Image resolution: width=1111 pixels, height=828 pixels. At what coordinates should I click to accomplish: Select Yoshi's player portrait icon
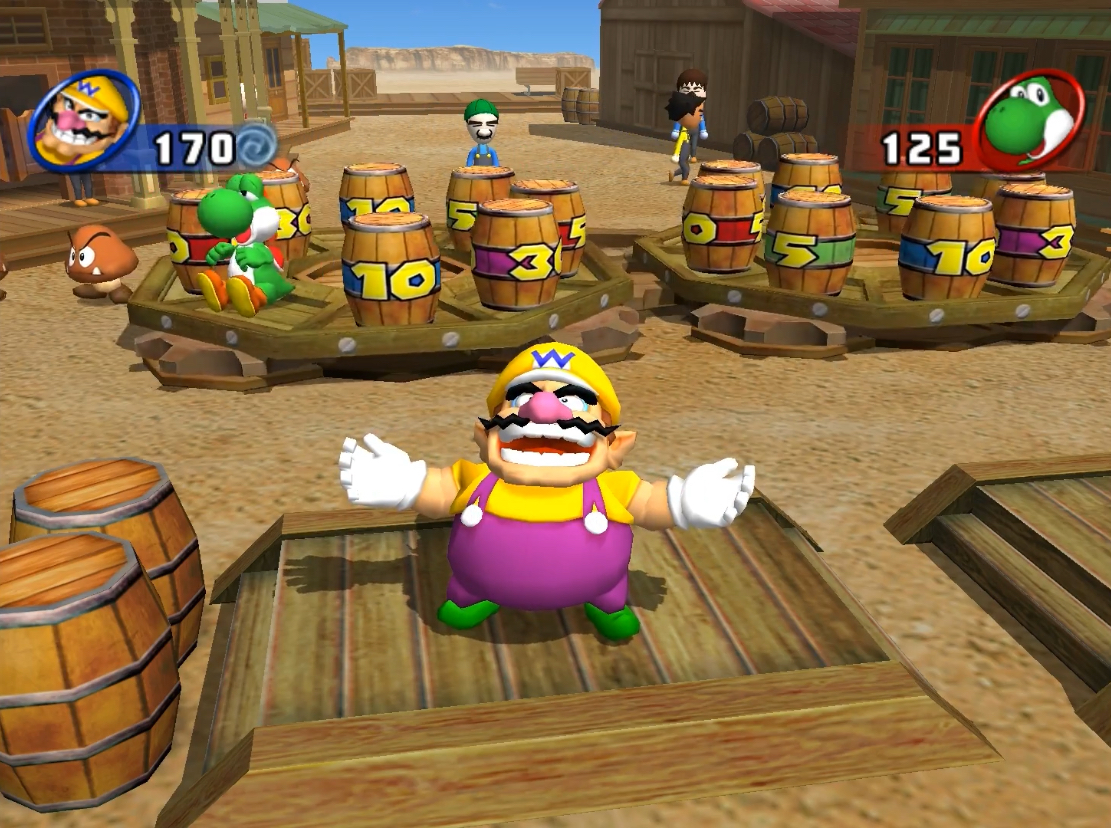pyautogui.click(x=1031, y=121)
